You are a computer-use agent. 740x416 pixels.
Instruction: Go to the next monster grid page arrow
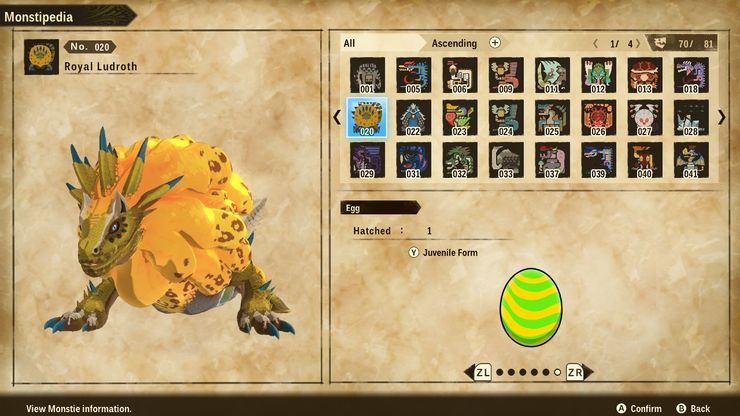click(722, 117)
